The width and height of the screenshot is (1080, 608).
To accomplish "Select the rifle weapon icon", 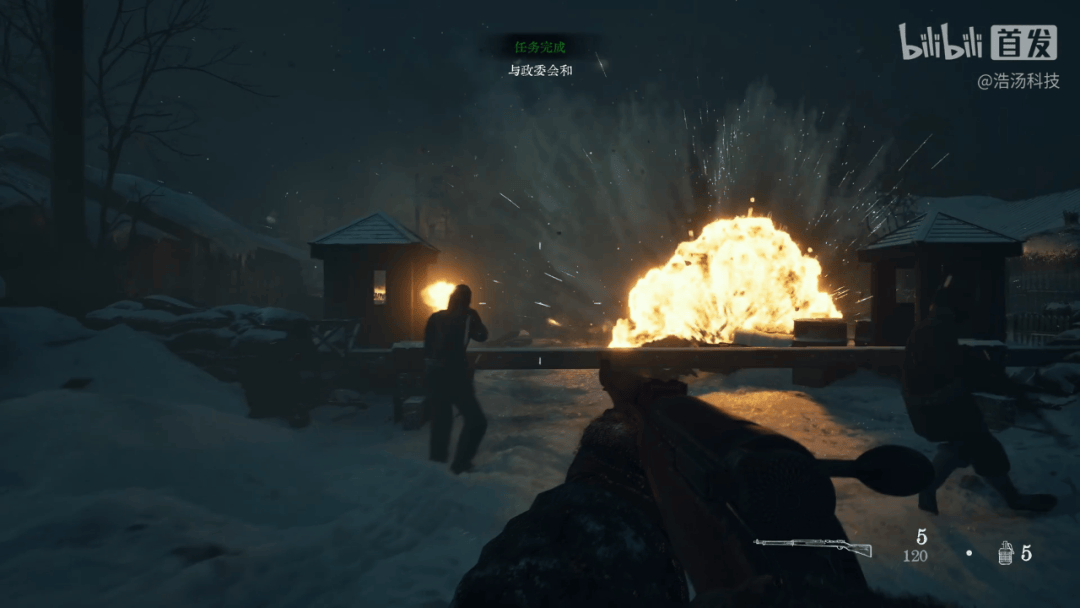I will 812,547.
